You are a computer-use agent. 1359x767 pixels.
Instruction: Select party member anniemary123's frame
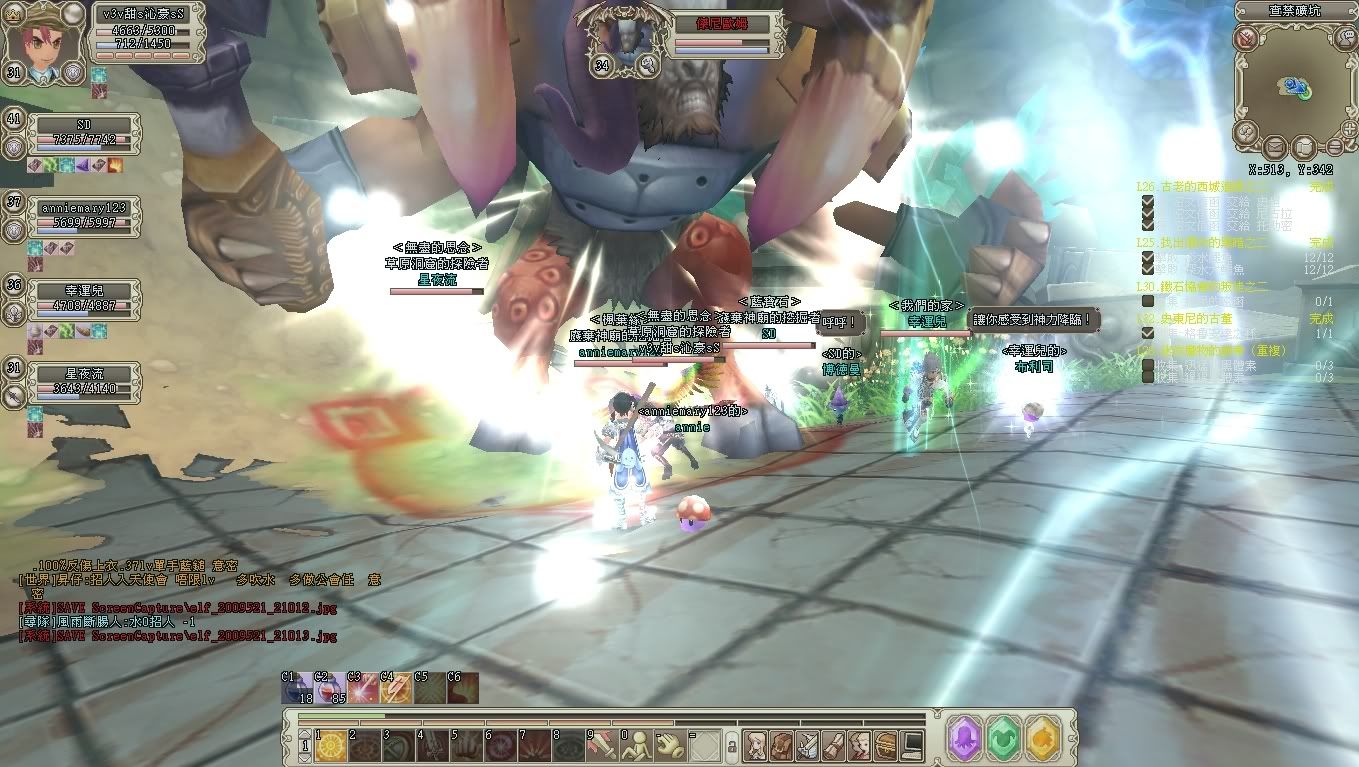84,214
